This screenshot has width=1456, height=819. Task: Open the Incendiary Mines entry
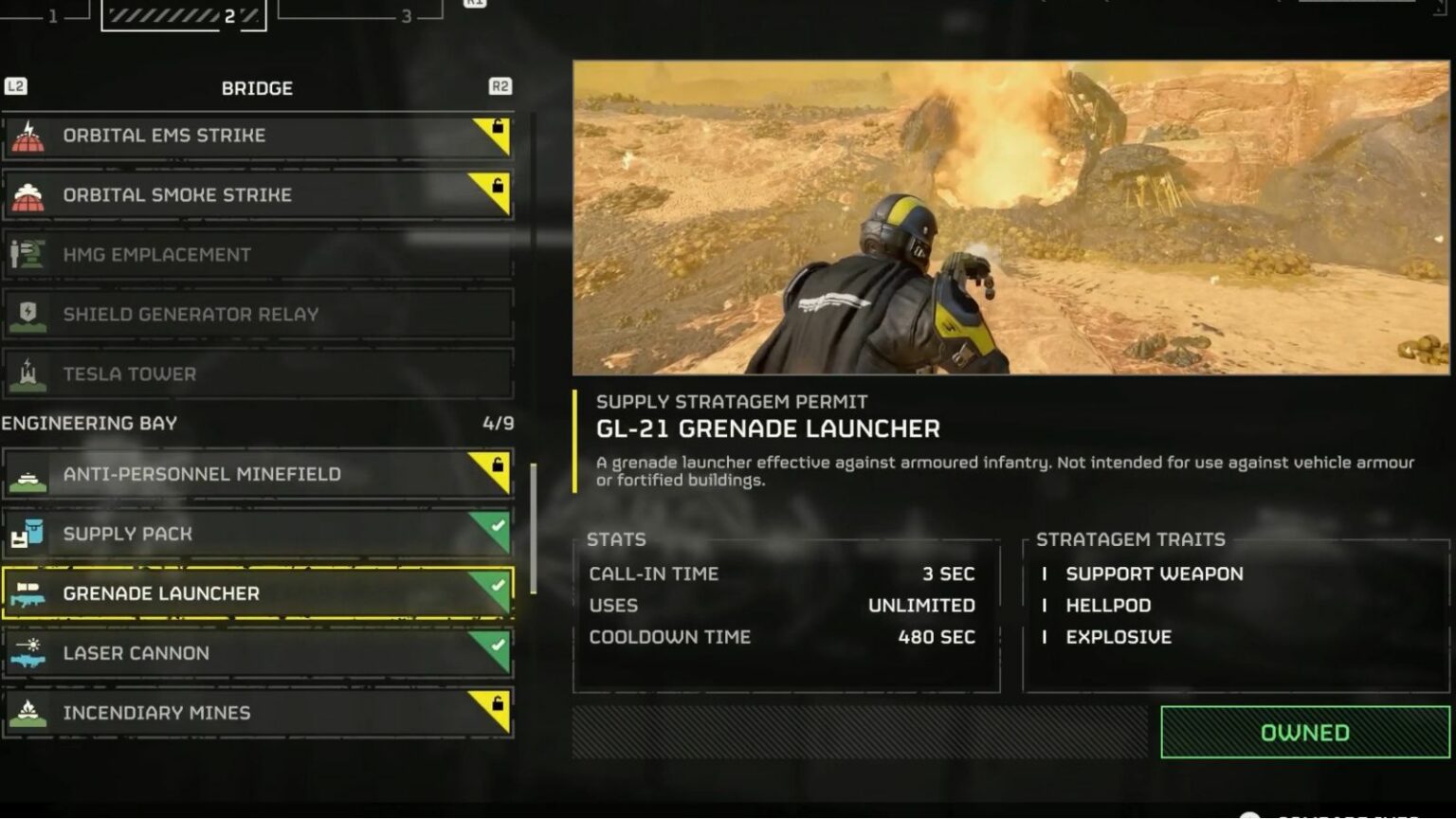(x=256, y=713)
